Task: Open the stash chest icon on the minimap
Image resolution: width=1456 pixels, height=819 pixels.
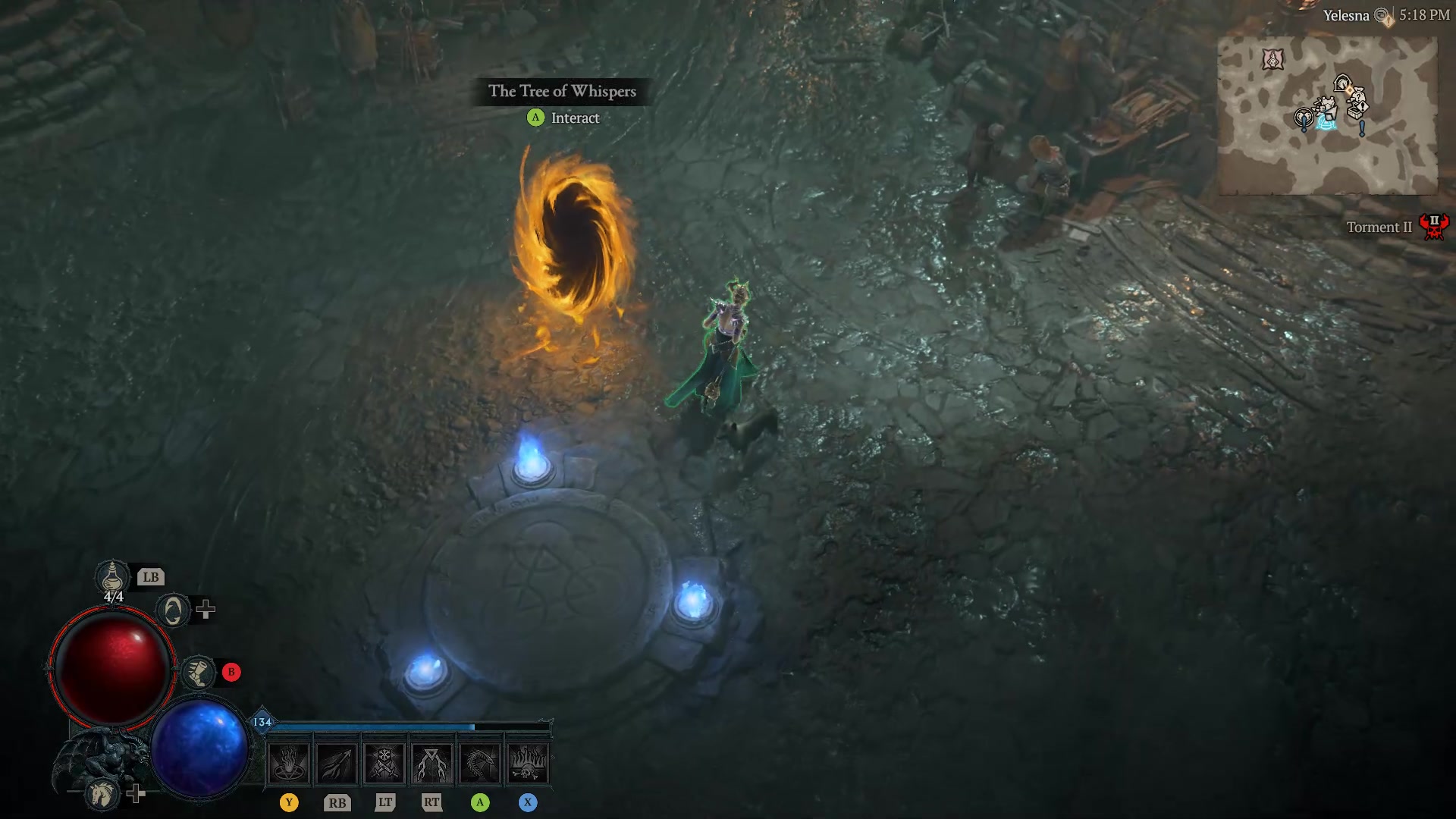Action: pos(1354,112)
